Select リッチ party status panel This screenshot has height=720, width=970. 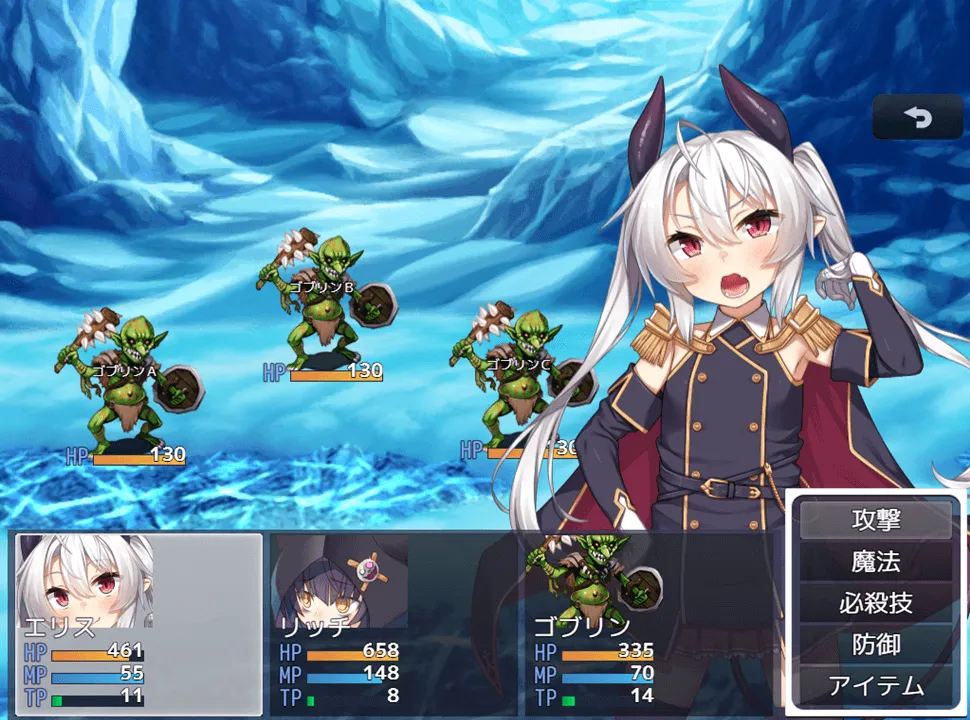click(393, 624)
